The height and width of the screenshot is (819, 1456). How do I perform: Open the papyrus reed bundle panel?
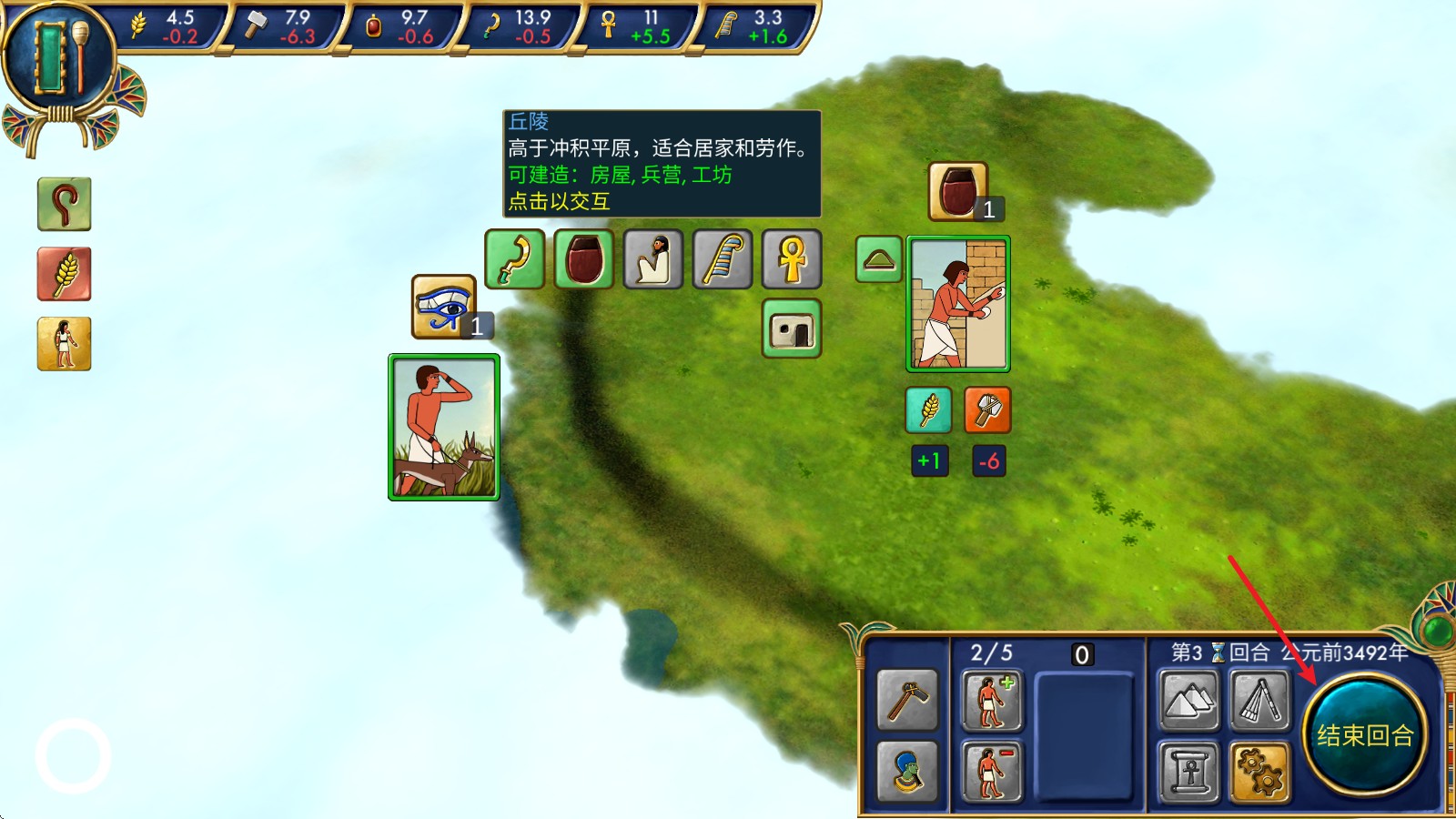point(1260,701)
